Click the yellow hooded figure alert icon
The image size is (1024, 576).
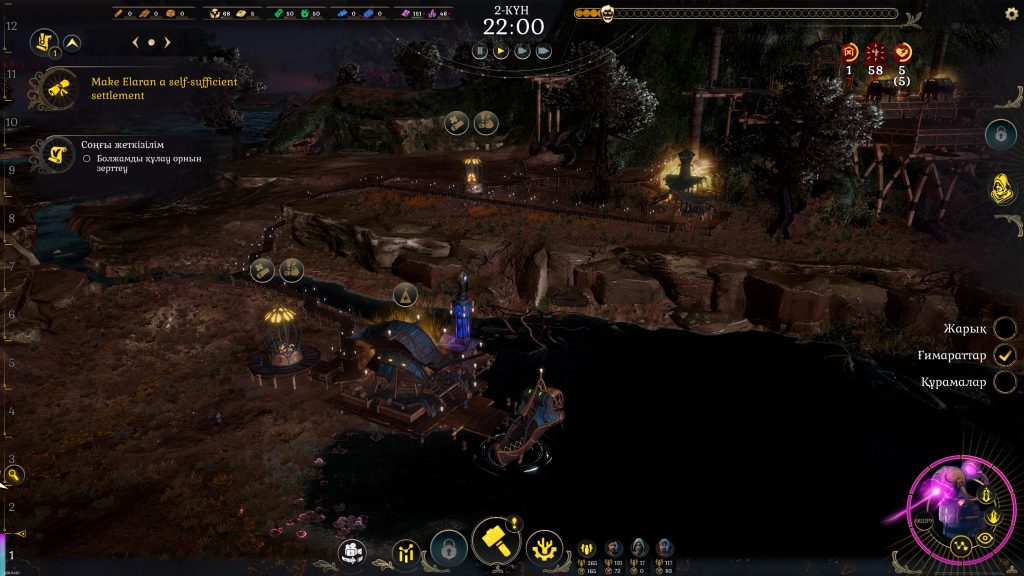(997, 188)
